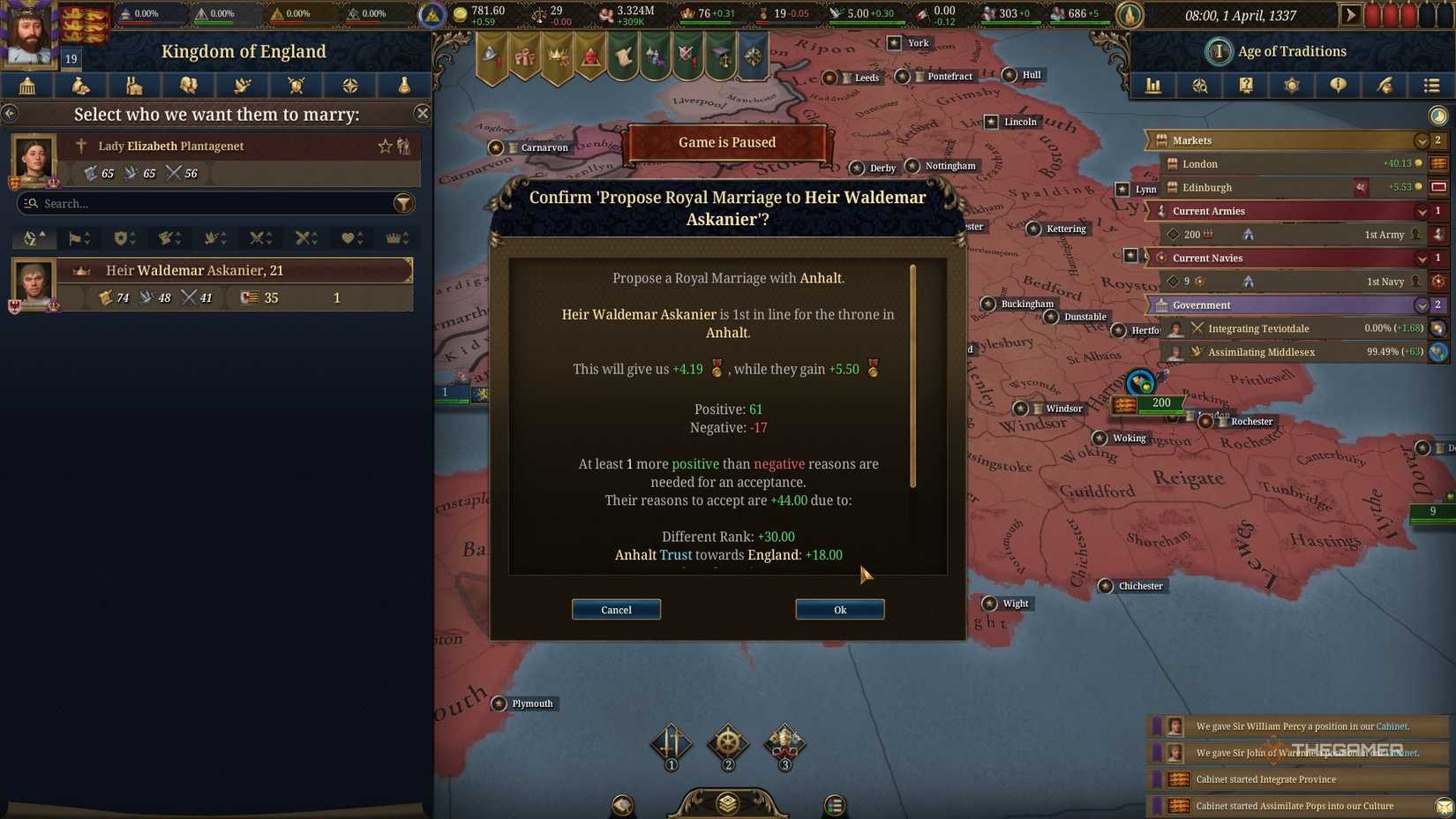Open the help question-mark icon near Age of Traditions
This screenshot has width=1456, height=819.
[x=1245, y=86]
